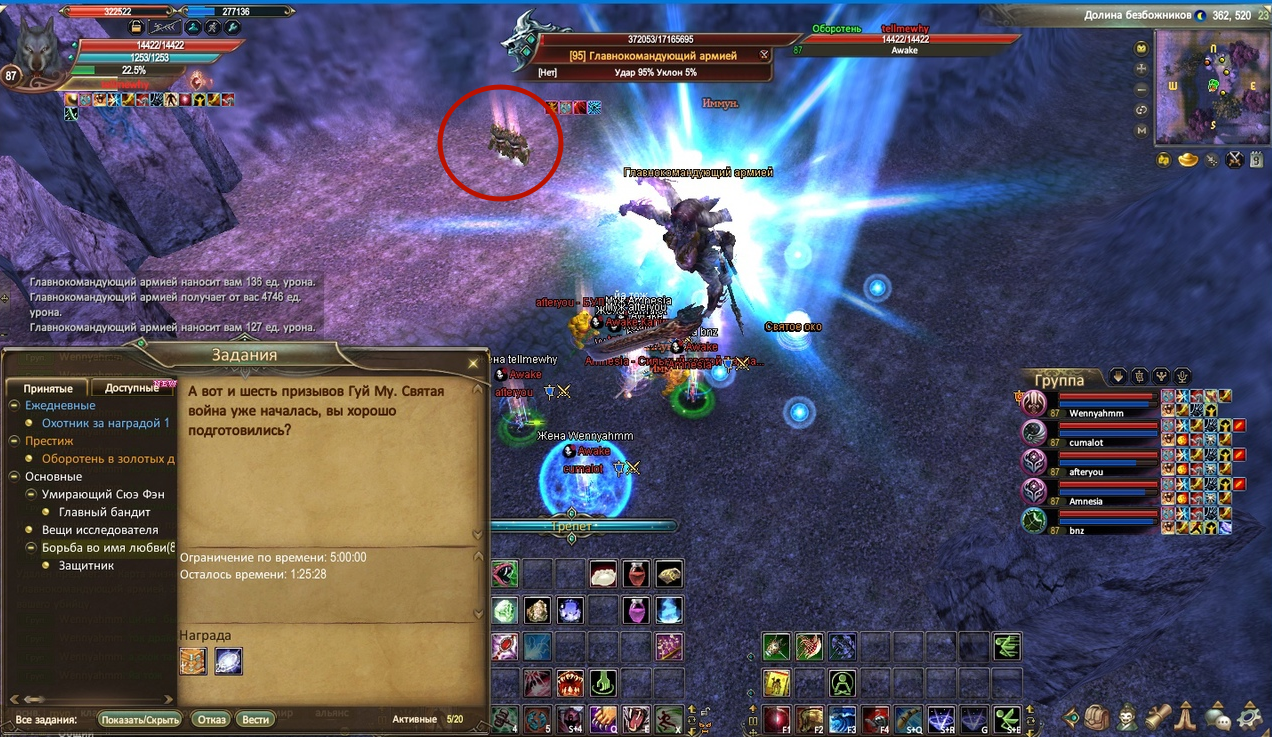This screenshot has height=737, width=1272.
Task: Collapse the Ежедневные quest category
Action: coord(15,405)
